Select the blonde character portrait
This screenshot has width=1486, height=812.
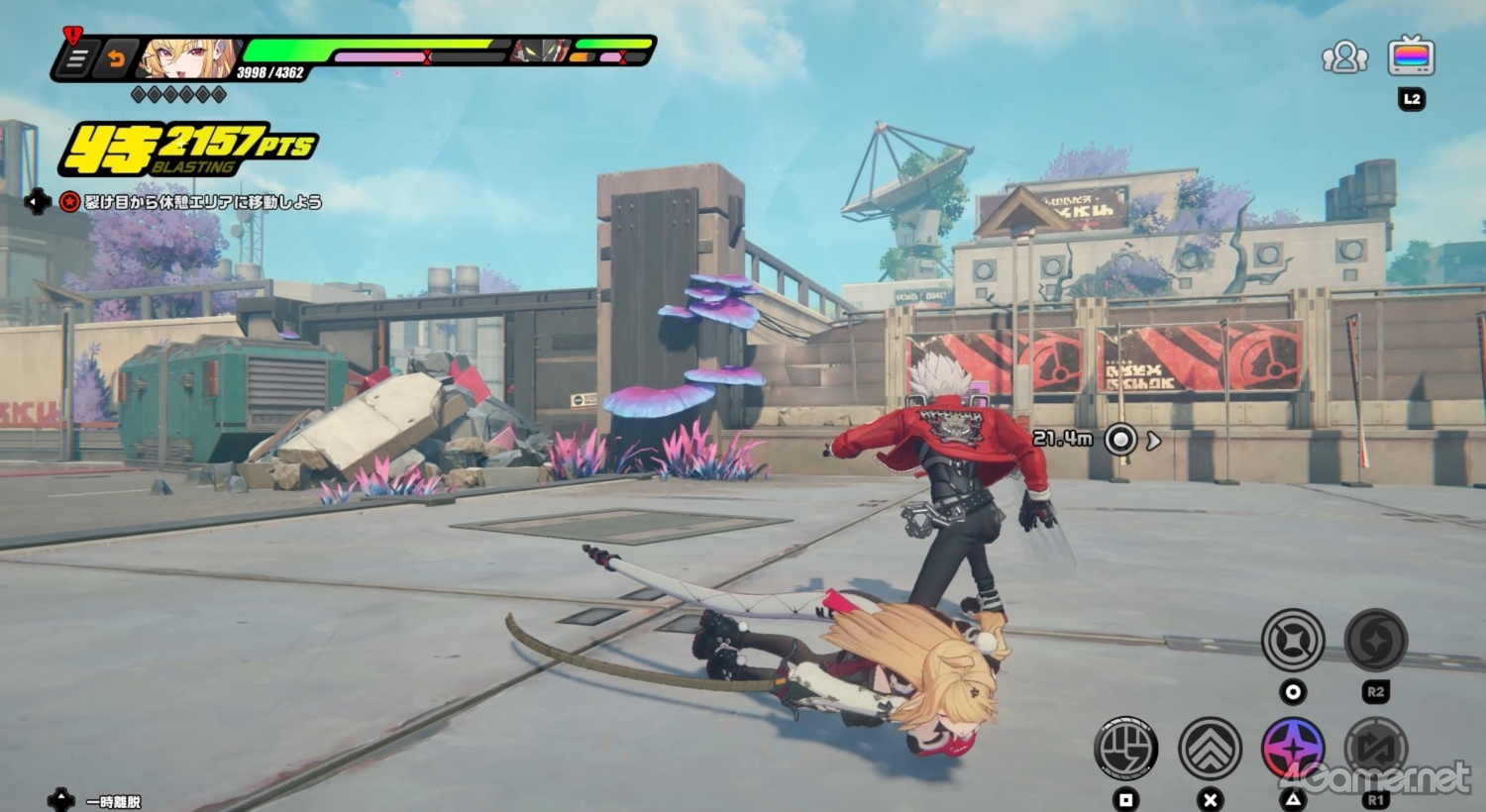tap(185, 58)
